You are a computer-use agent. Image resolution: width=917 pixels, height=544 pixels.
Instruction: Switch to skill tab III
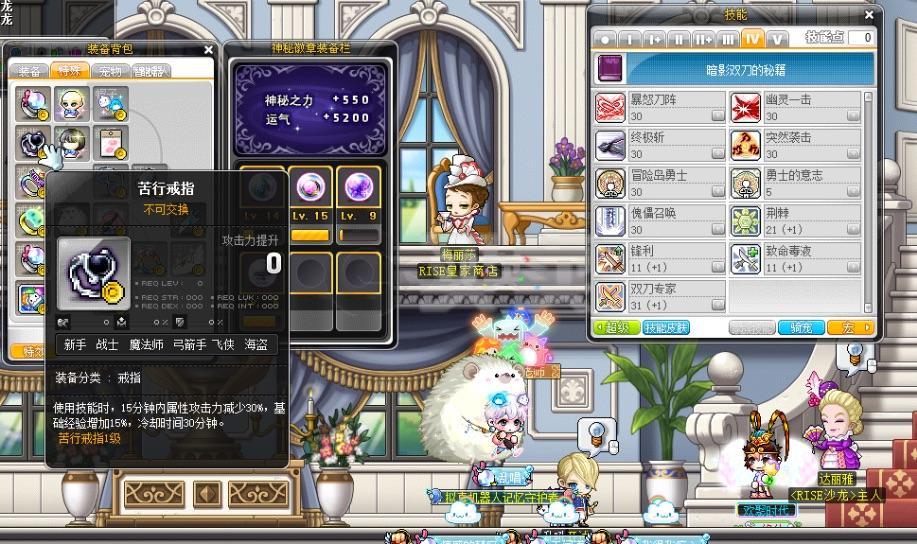(728, 38)
